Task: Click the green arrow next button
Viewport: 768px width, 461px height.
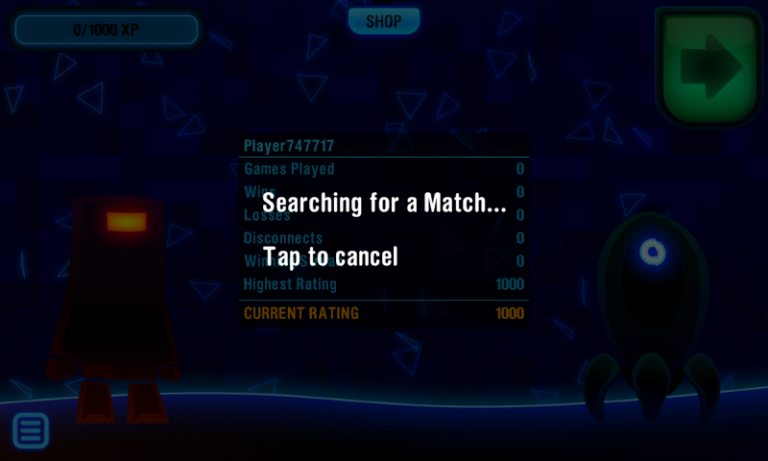Action: pyautogui.click(x=709, y=67)
